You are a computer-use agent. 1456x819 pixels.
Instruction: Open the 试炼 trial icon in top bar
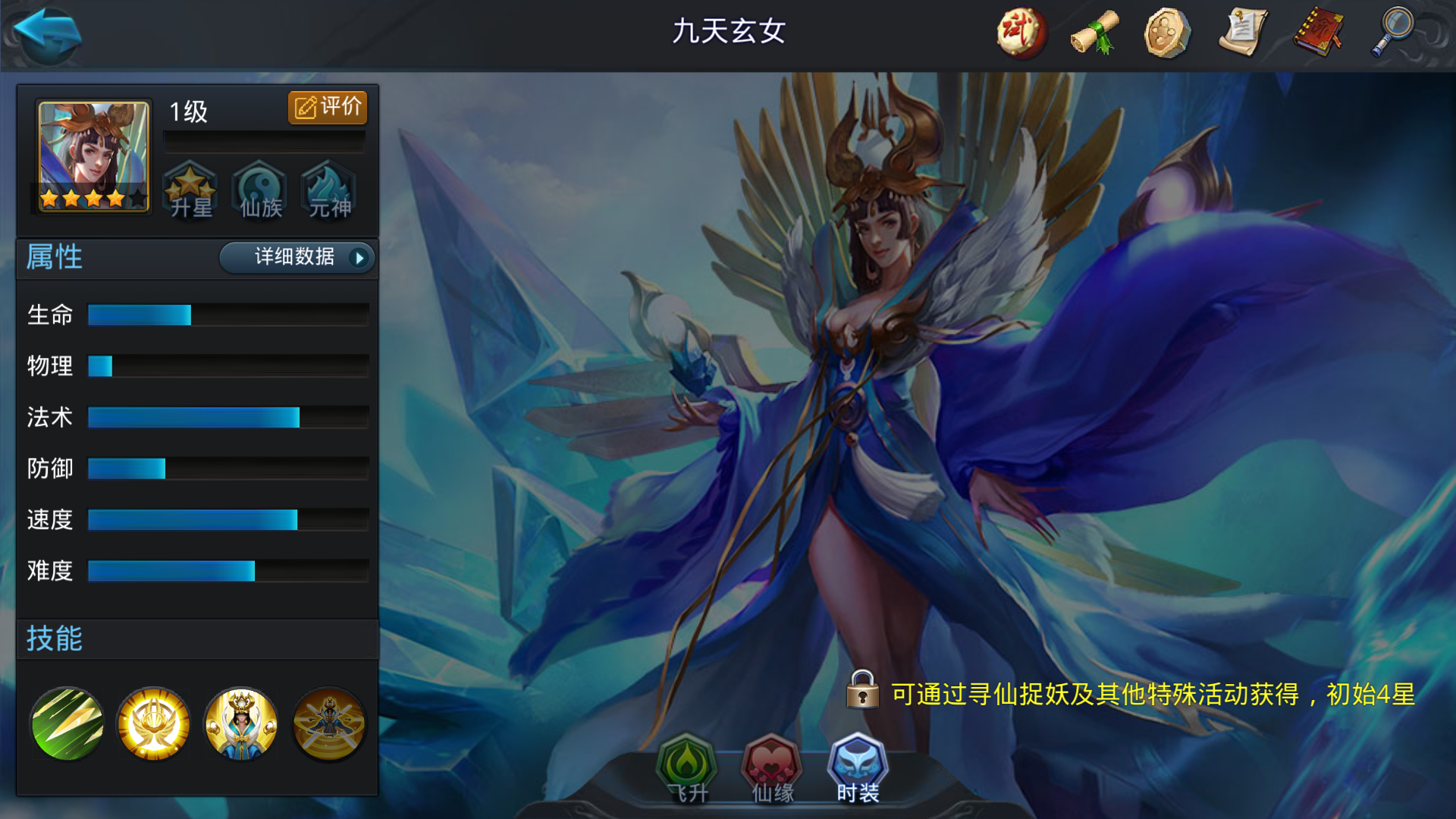(1020, 32)
